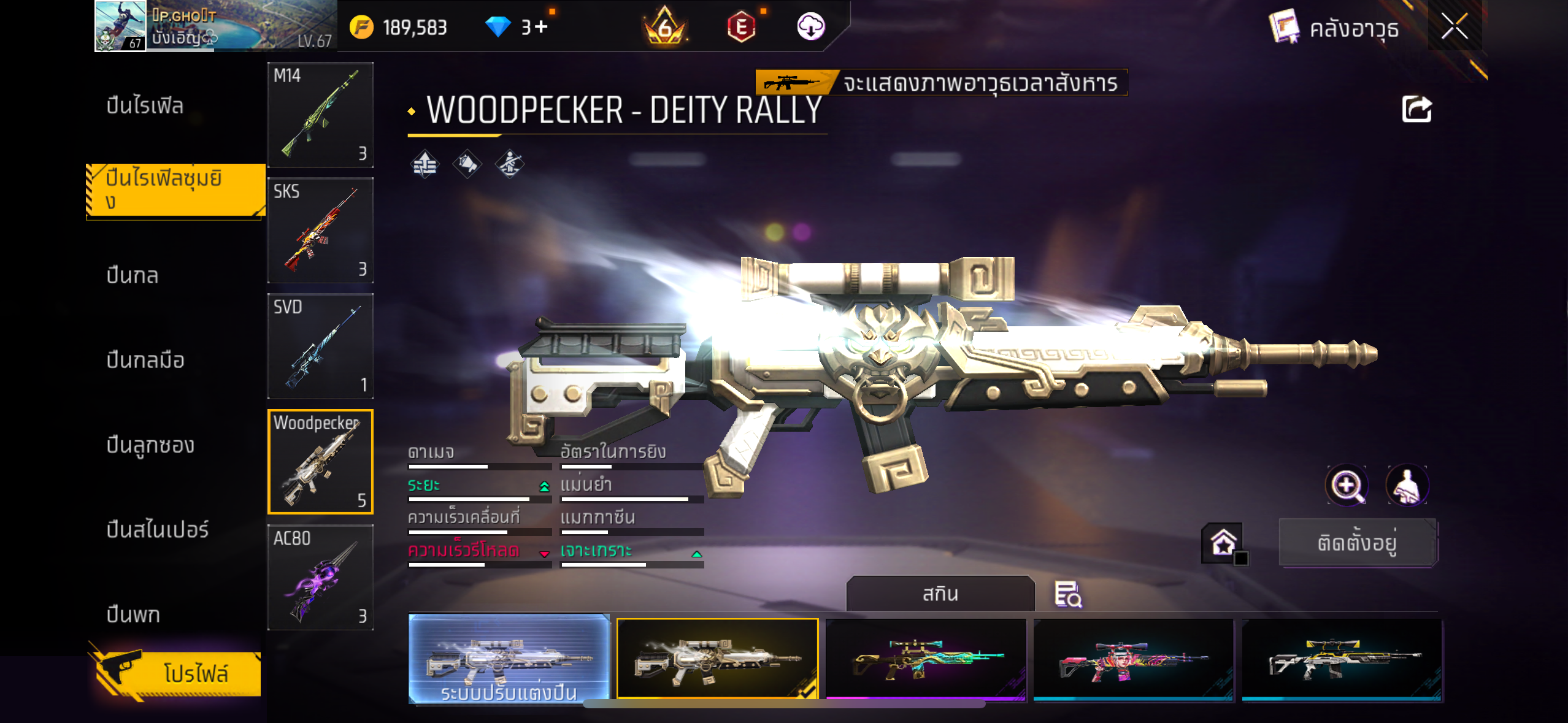Screen dimensions: 1568x723
Task: Select the ปืนไรเฟิล weapon category
Action: click(x=145, y=105)
